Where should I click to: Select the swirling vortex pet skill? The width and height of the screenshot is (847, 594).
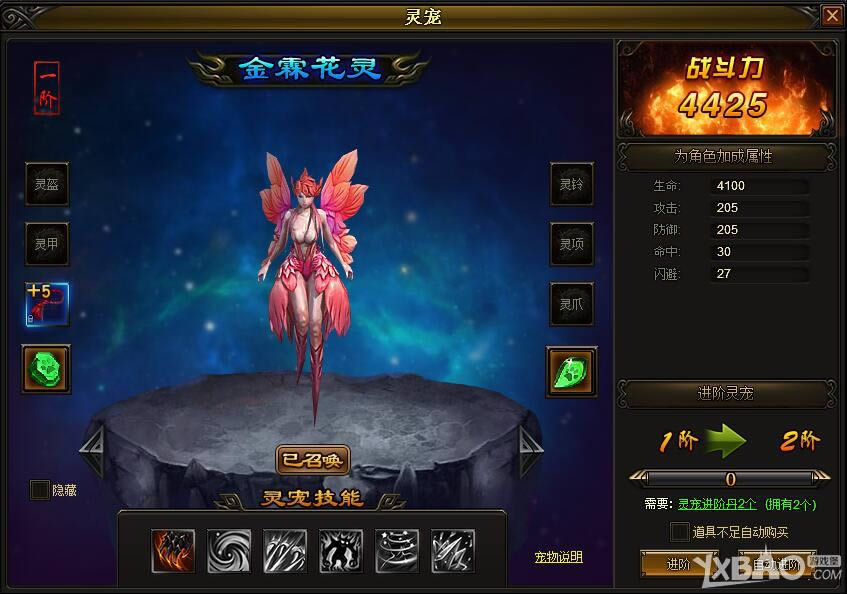click(229, 551)
